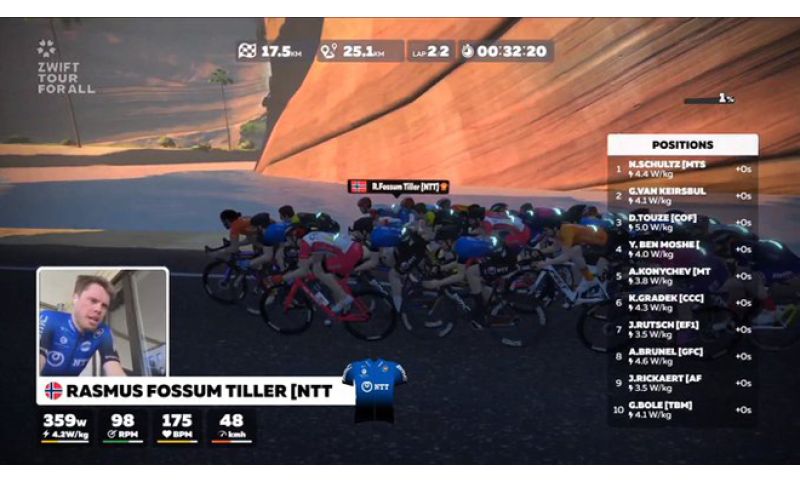Pick J.Rickaert's row in the positions list
Image resolution: width=800 pixels, height=484 pixels.
coord(682,382)
